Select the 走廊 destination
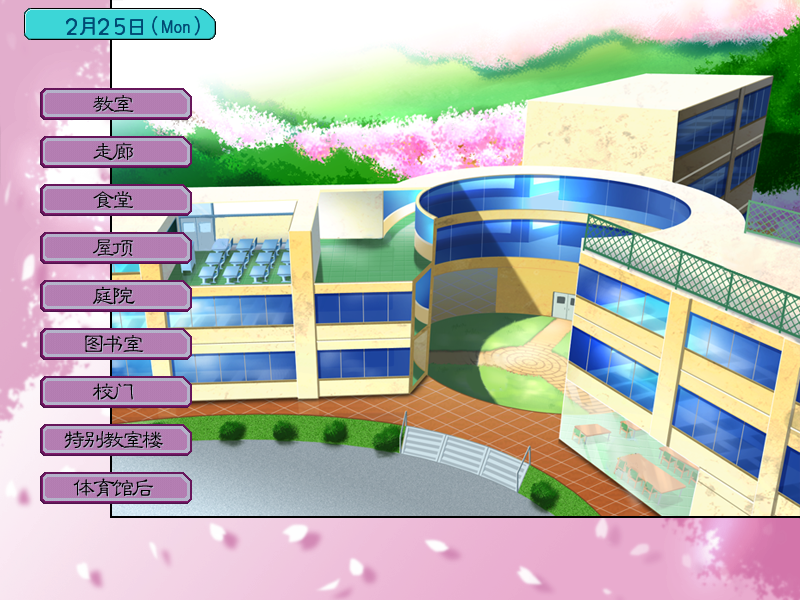Image resolution: width=800 pixels, height=600 pixels. click(115, 151)
